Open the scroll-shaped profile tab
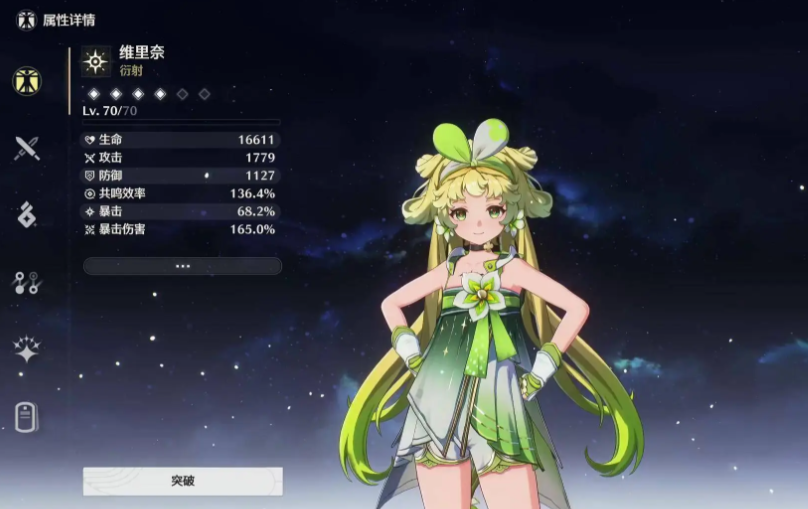 [x=27, y=416]
